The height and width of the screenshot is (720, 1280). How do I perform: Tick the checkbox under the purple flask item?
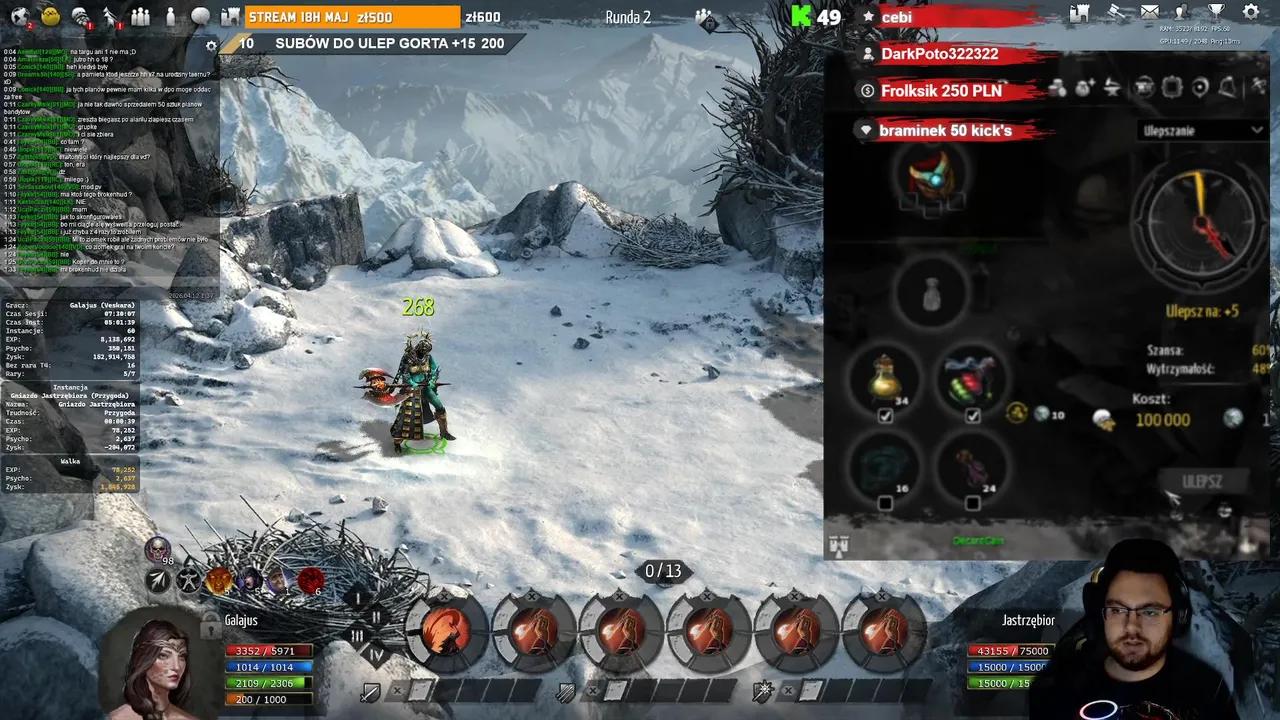(972, 503)
